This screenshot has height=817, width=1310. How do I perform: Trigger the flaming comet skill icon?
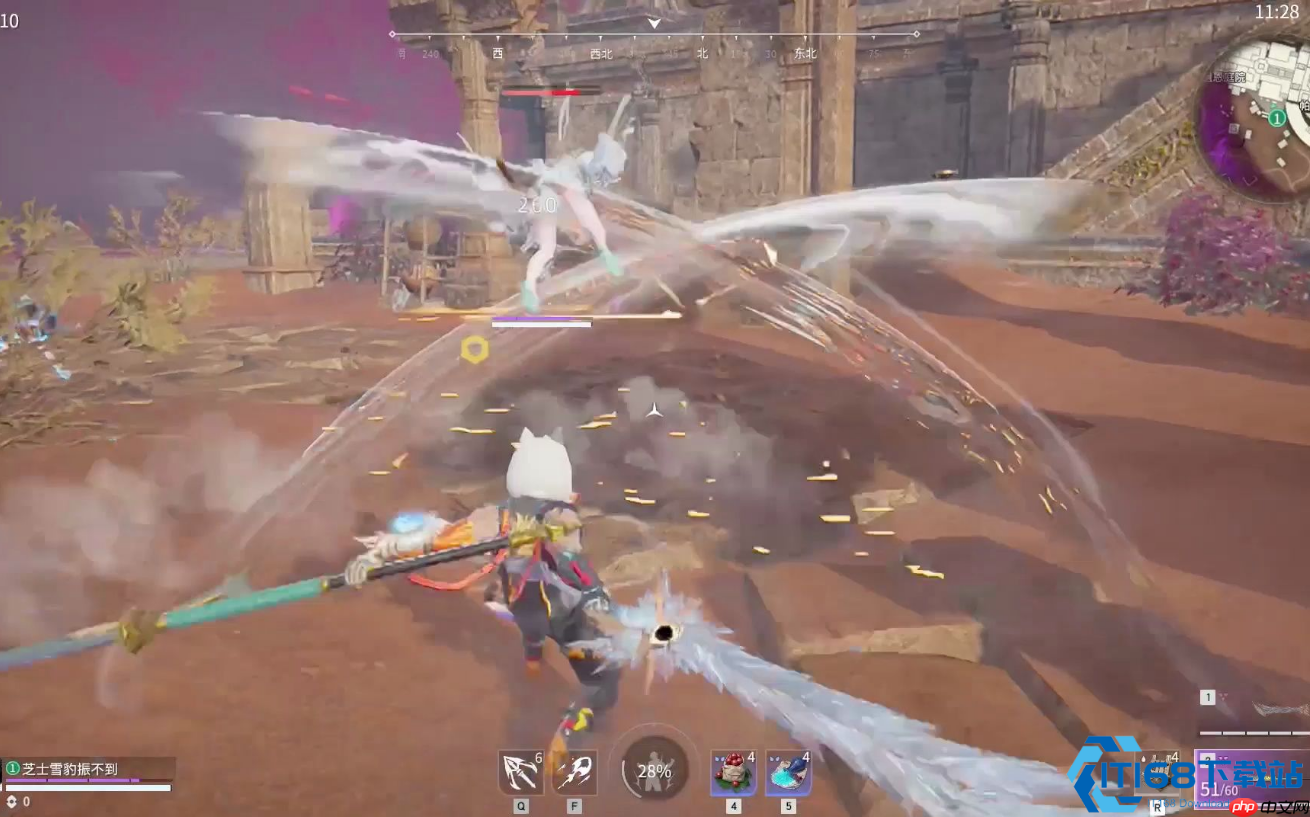point(575,773)
